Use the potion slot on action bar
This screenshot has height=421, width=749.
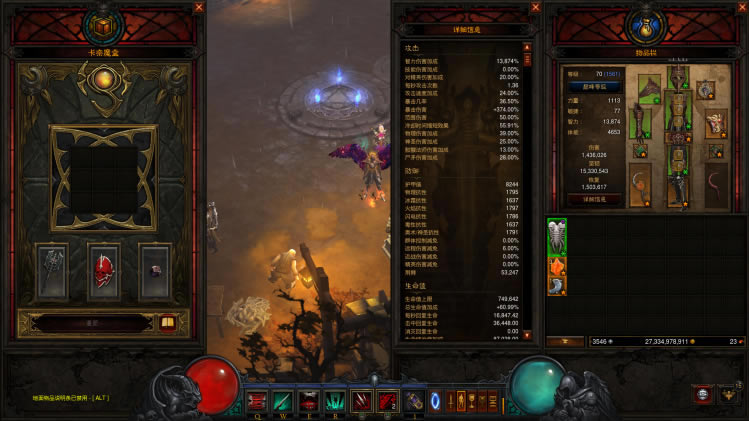point(414,400)
